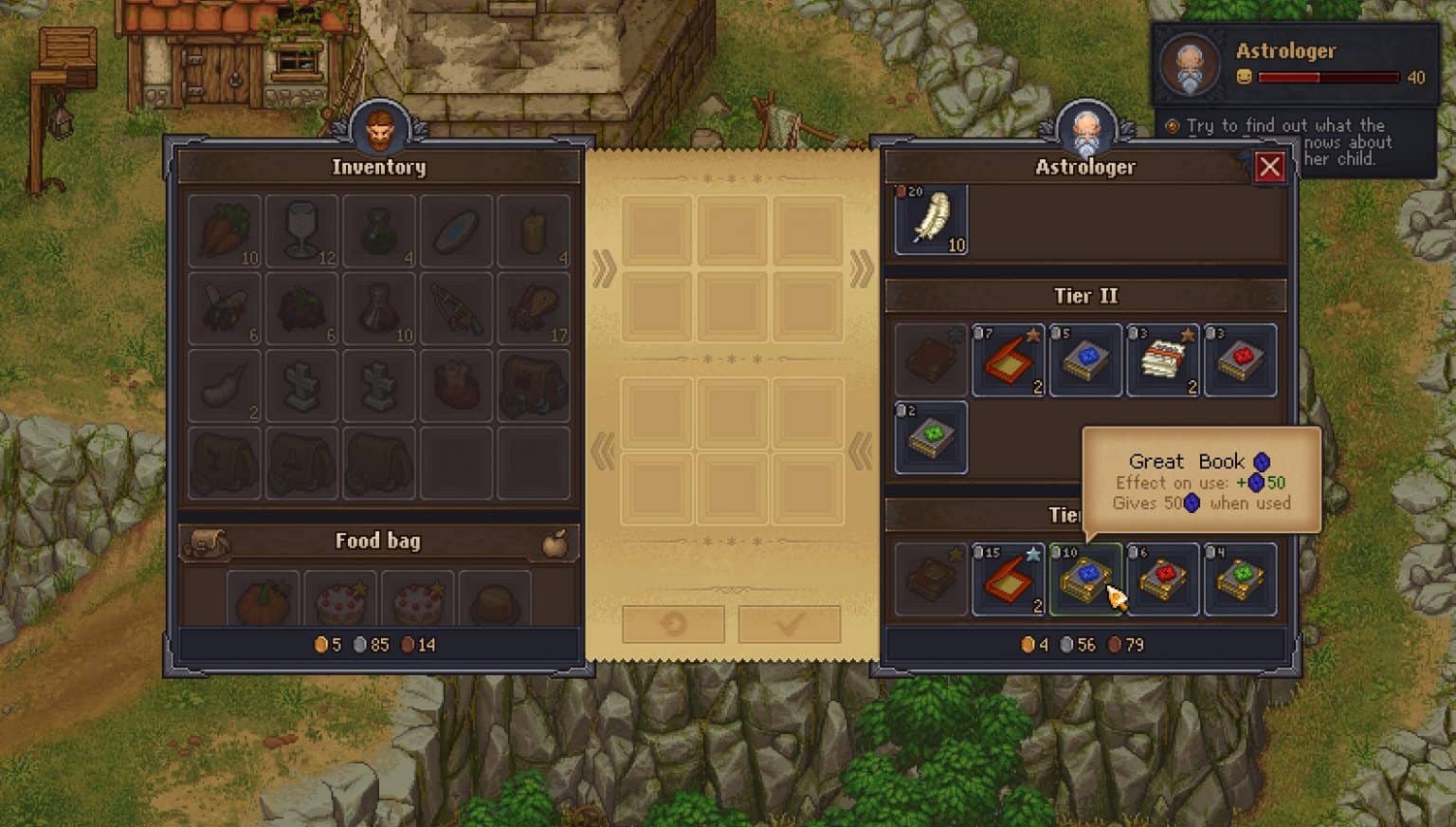The height and width of the screenshot is (827, 1456).
Task: Choose the red Great Book priced 6
Action: (1163, 580)
